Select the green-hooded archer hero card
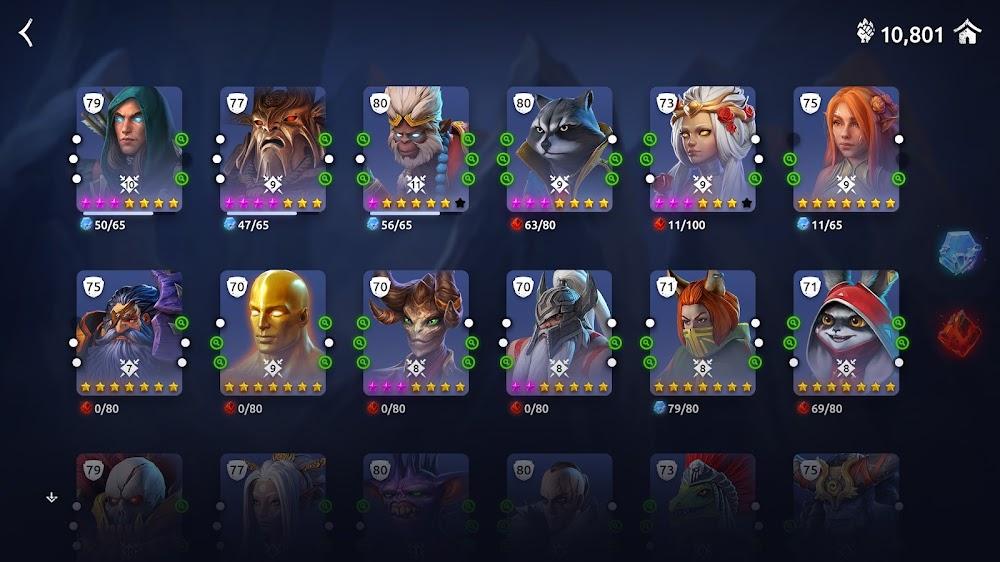Viewport: 1000px width, 562px height. click(130, 147)
